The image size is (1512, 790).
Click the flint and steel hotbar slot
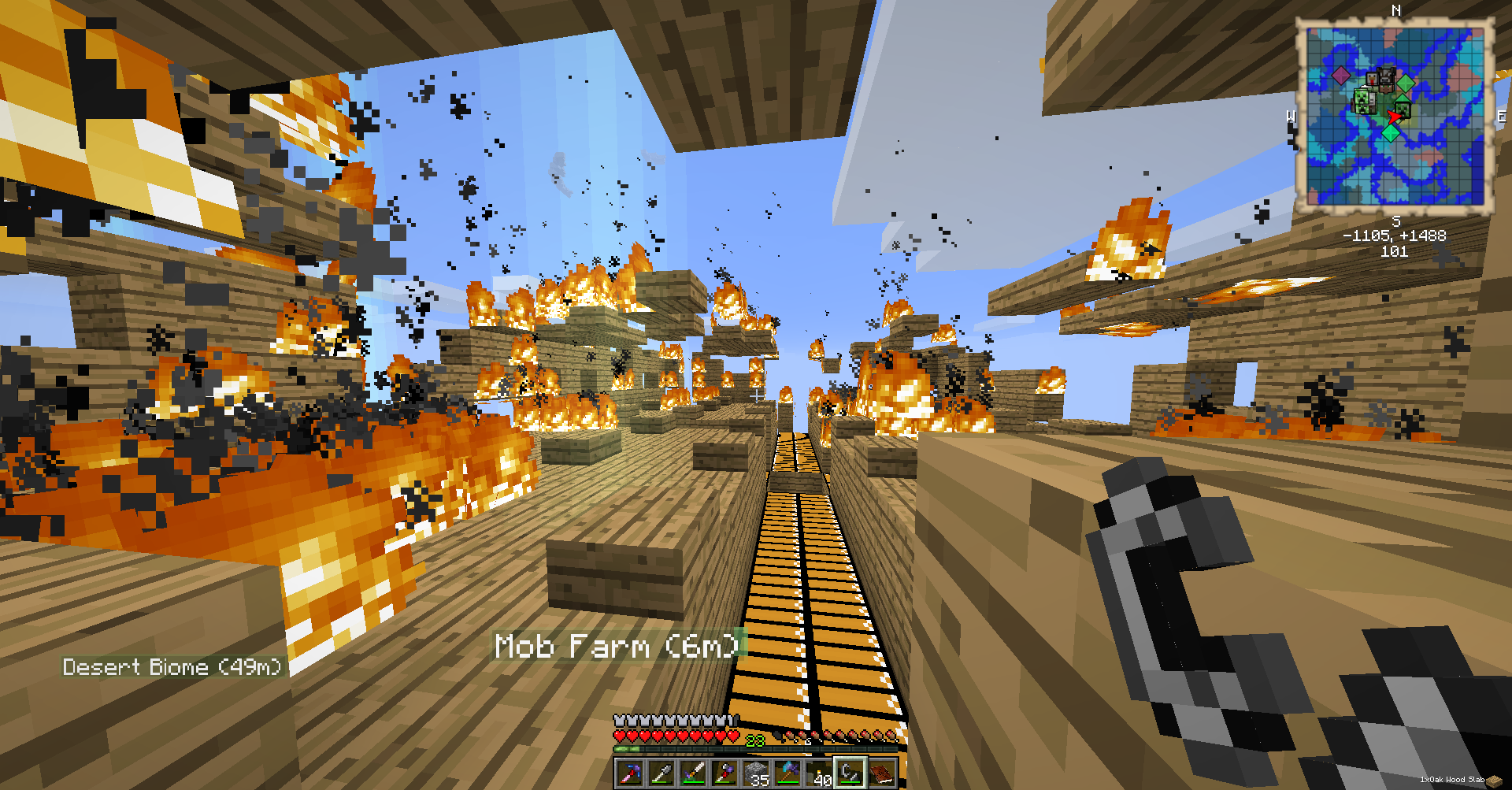pos(850,773)
